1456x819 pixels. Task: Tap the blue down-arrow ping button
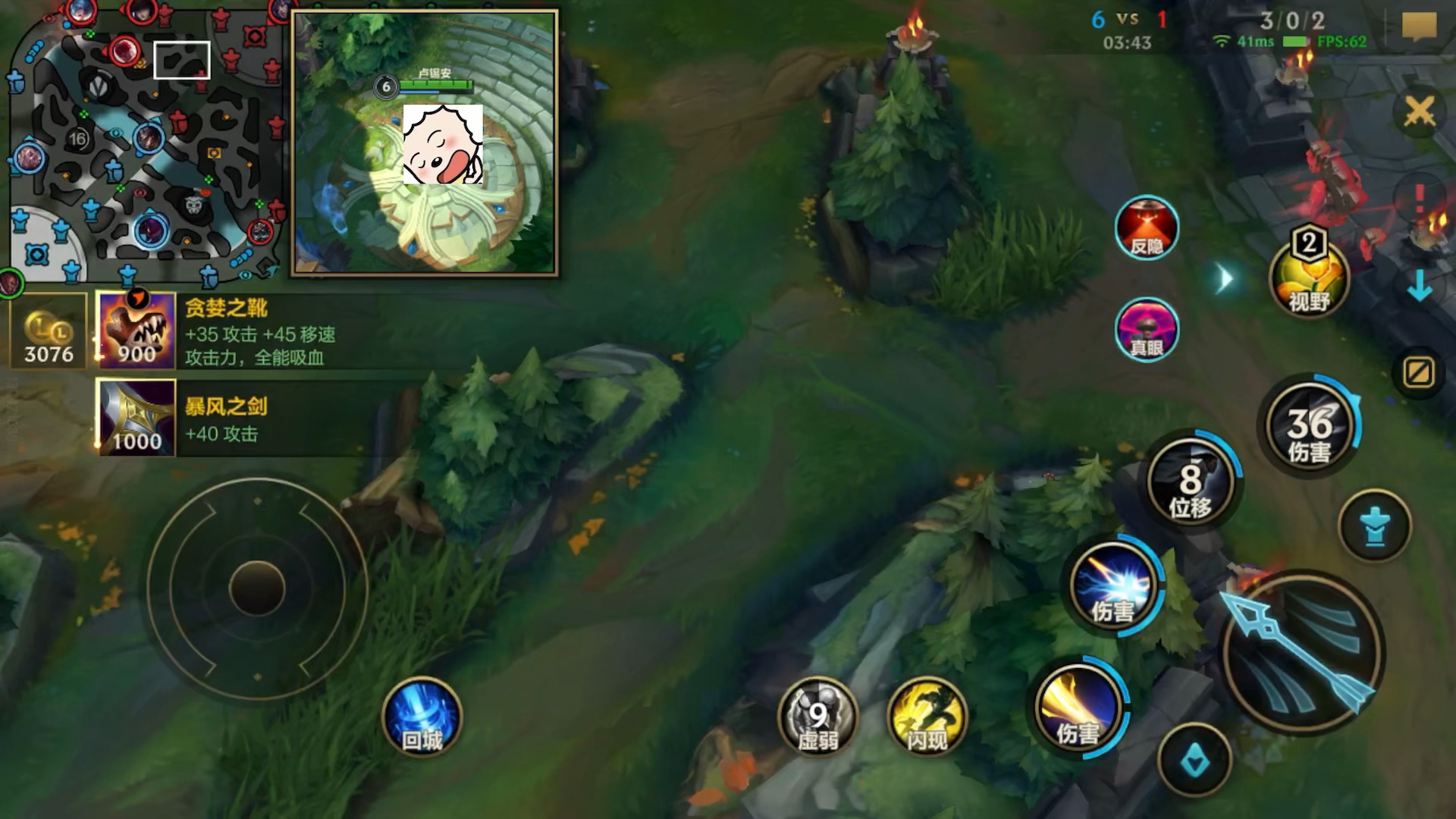click(x=1419, y=286)
